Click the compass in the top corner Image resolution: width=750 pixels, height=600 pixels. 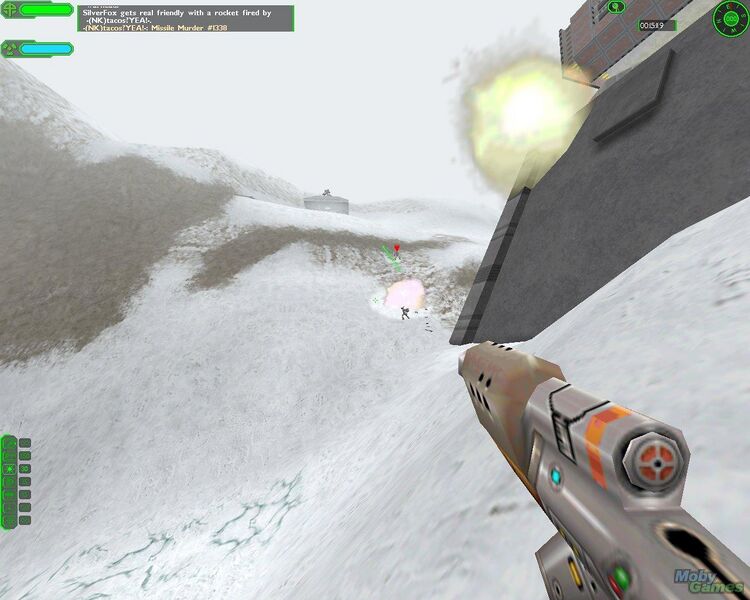(730, 17)
